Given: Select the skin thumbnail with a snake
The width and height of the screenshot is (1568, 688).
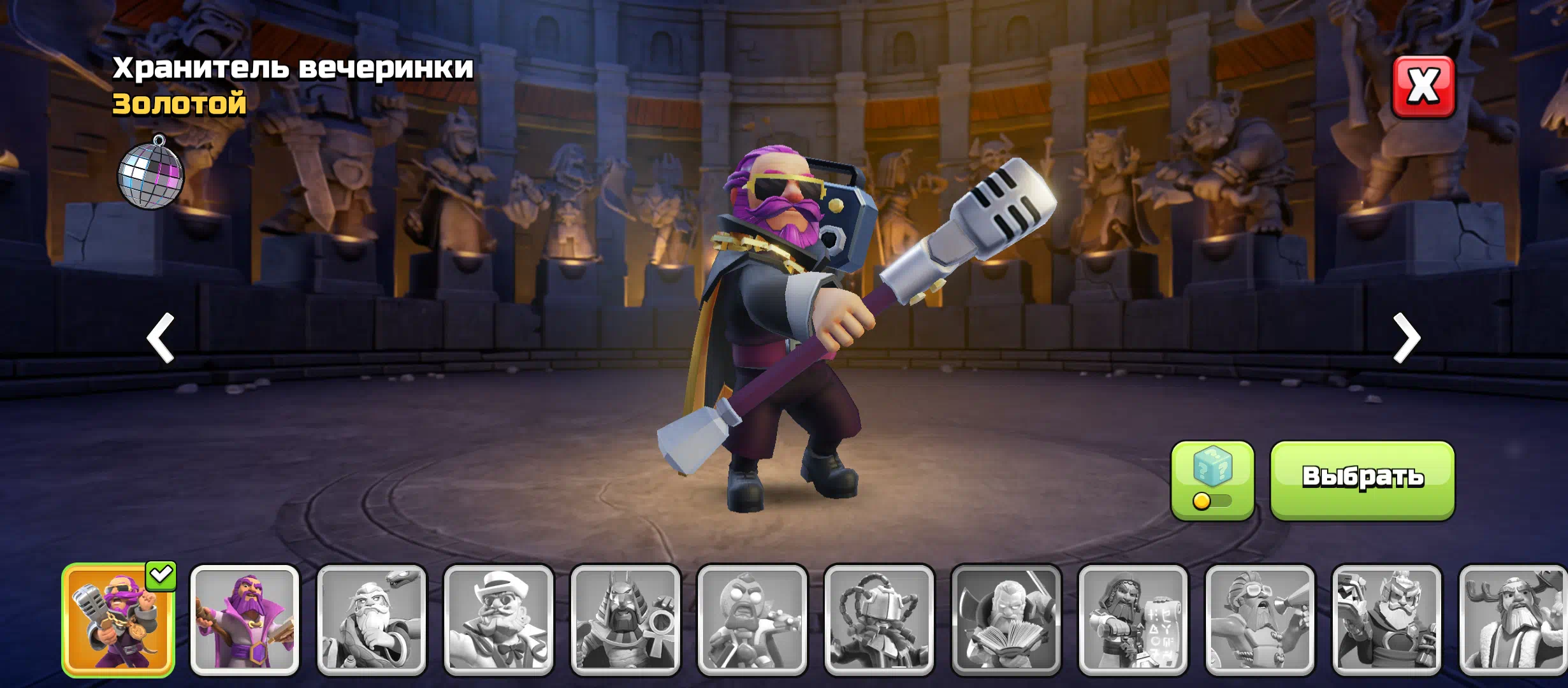Looking at the screenshot, I should (x=372, y=620).
